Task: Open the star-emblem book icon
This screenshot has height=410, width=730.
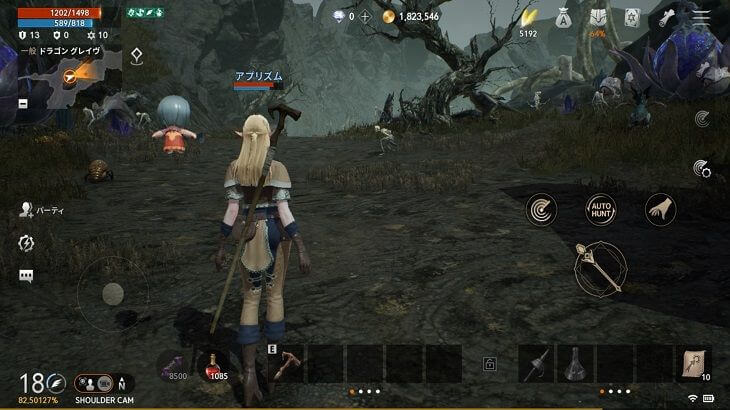Action: pos(632,17)
